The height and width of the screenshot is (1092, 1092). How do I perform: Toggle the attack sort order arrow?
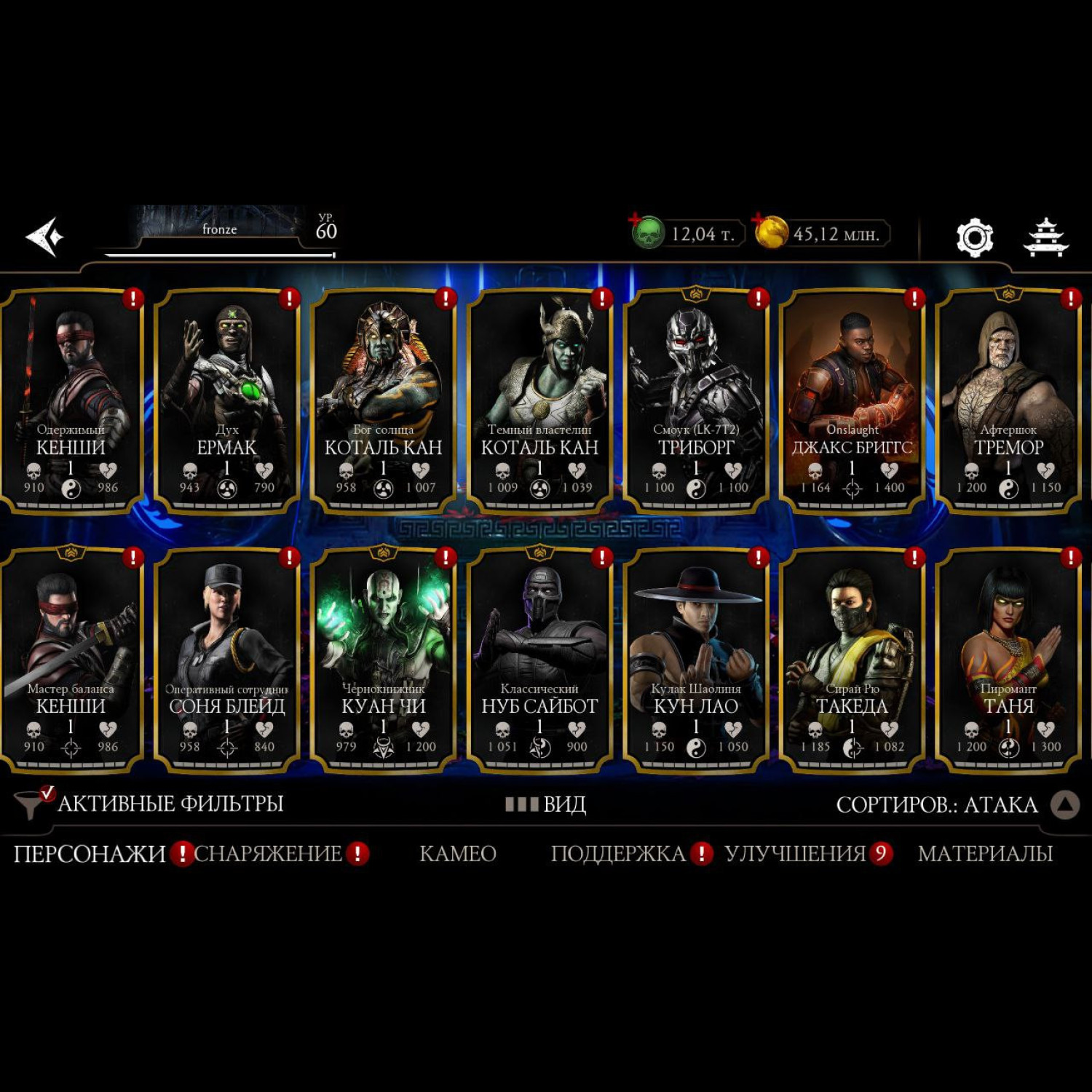[x=1065, y=804]
